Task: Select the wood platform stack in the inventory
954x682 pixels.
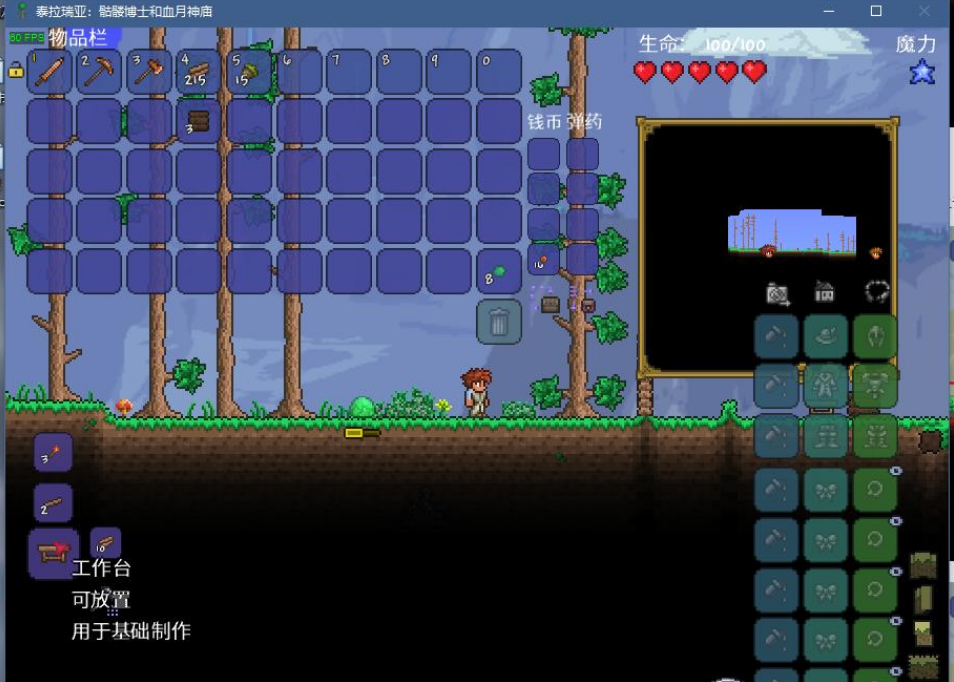Action: (x=199, y=122)
